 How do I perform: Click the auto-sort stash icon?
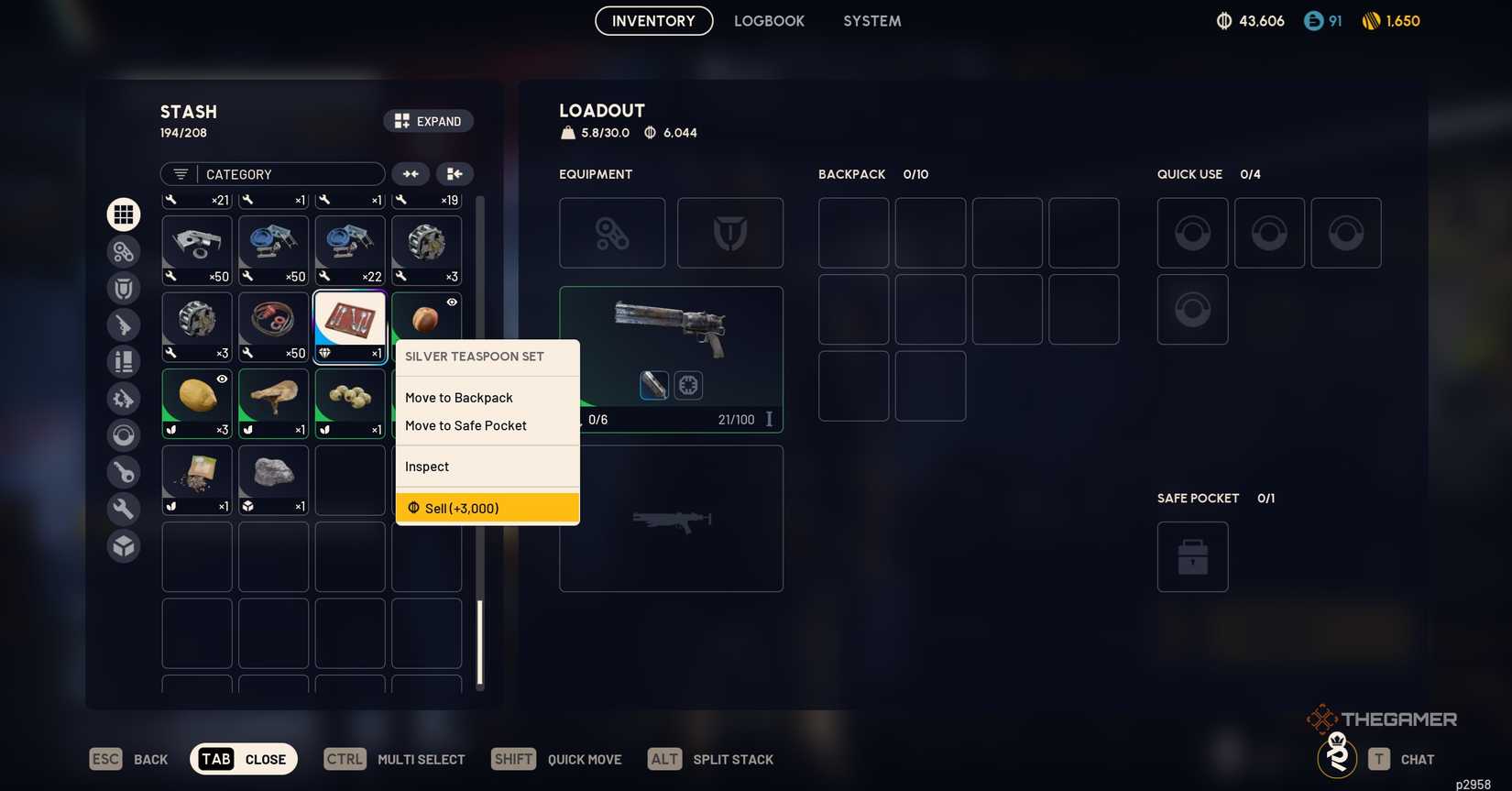[454, 173]
